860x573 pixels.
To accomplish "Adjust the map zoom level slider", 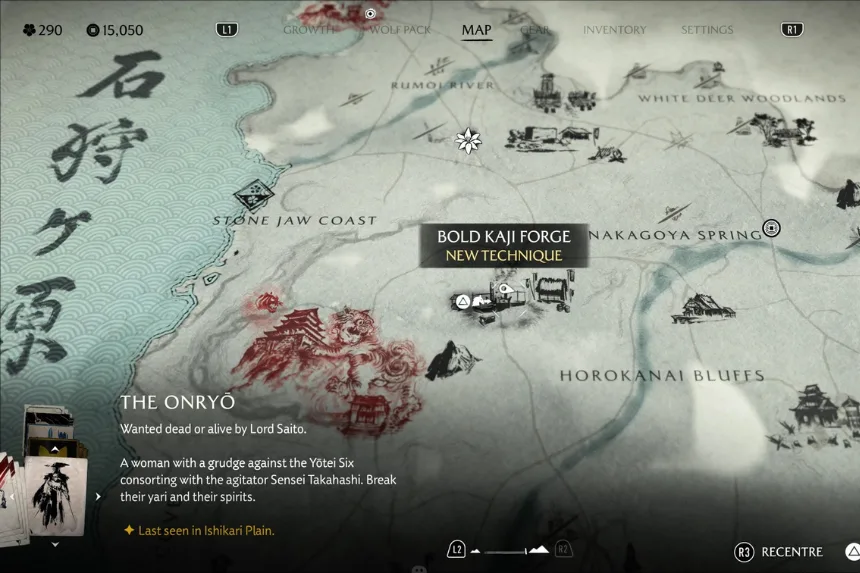I will click(x=509, y=551).
